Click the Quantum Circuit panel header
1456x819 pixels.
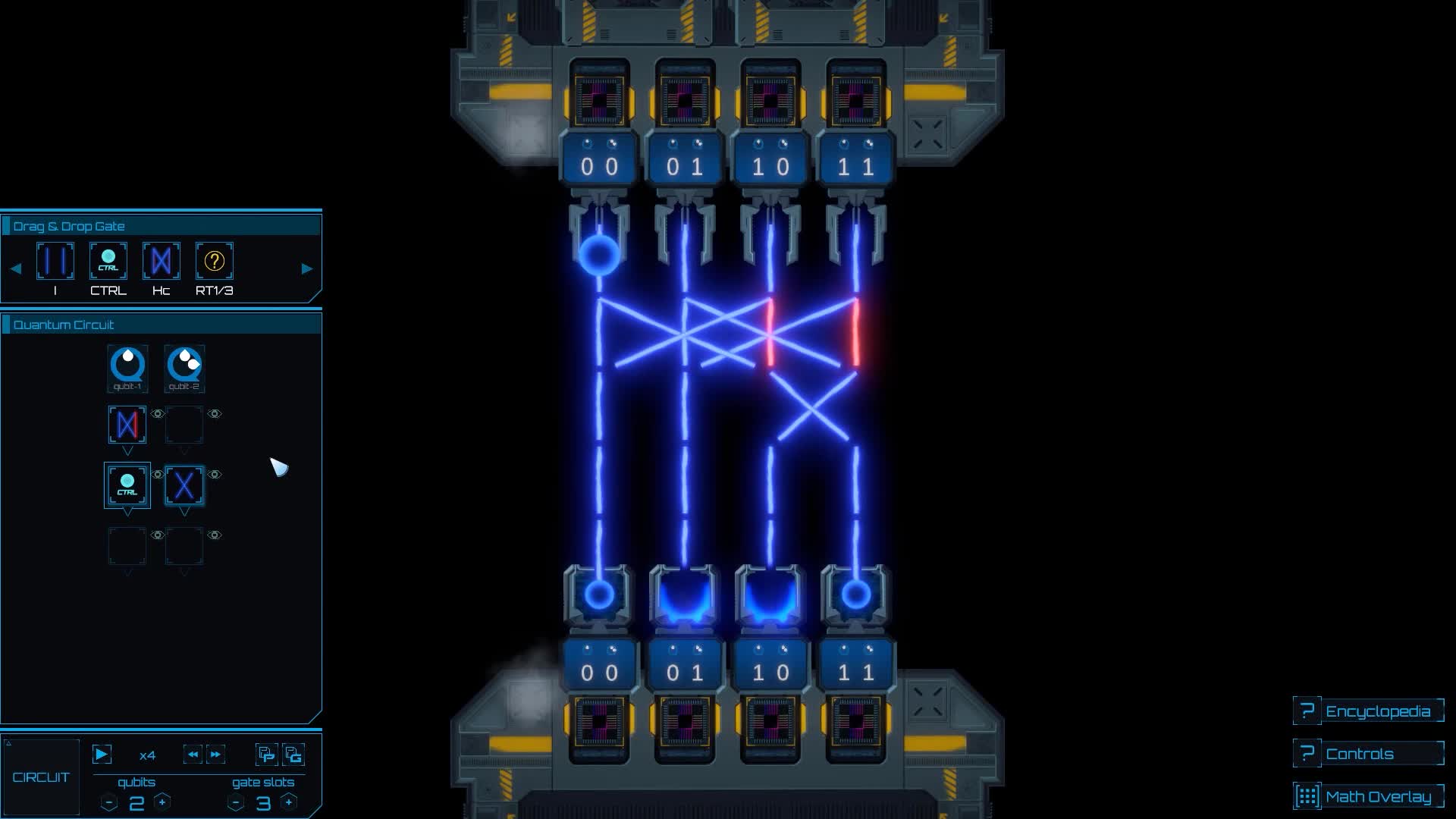(64, 324)
